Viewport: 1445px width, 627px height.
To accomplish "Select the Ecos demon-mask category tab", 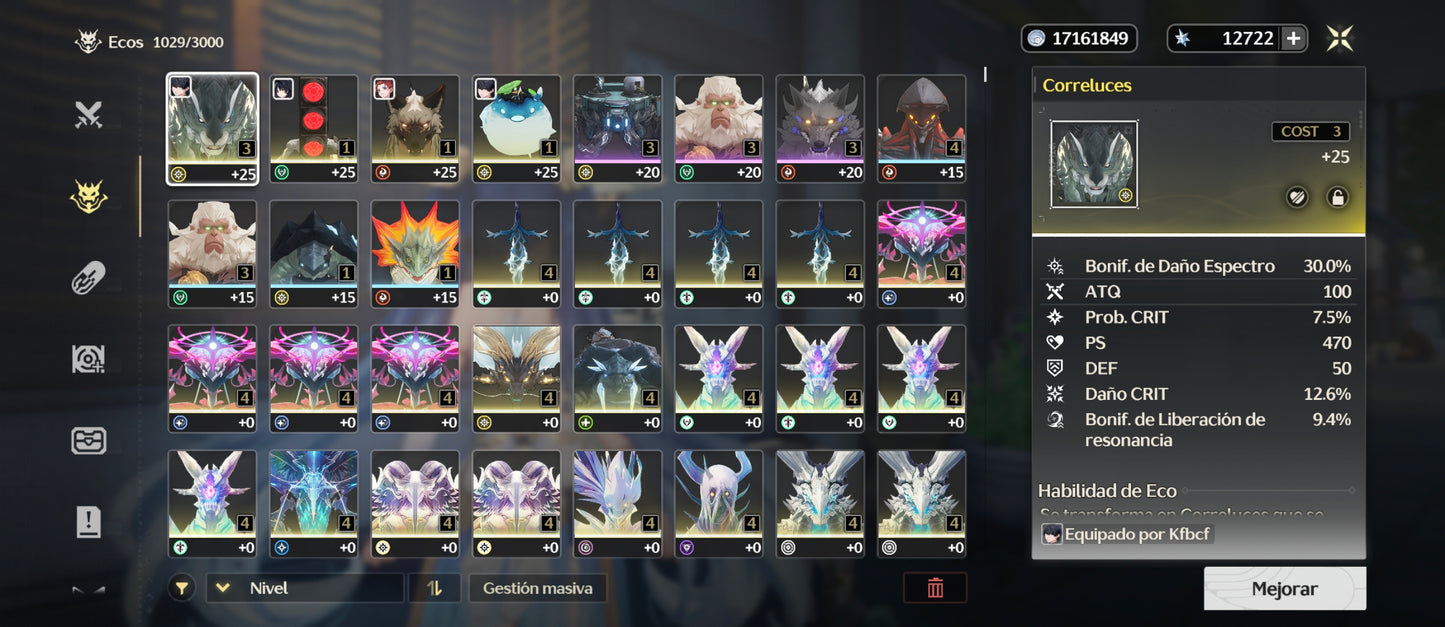I will tap(89, 197).
